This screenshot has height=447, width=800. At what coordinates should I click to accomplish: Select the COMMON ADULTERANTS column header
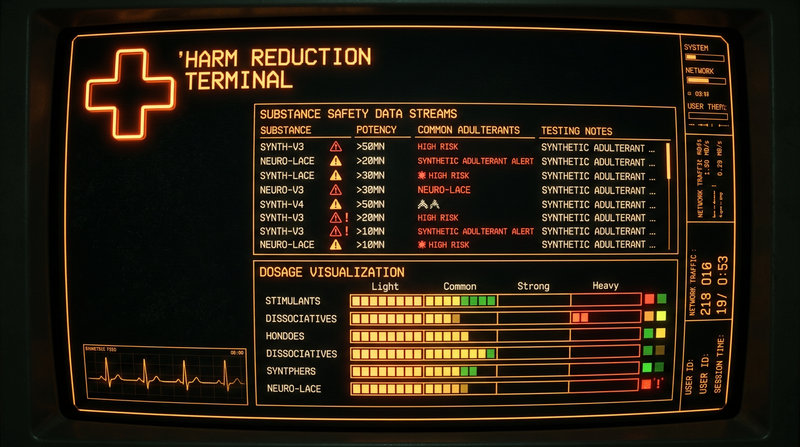[468, 130]
